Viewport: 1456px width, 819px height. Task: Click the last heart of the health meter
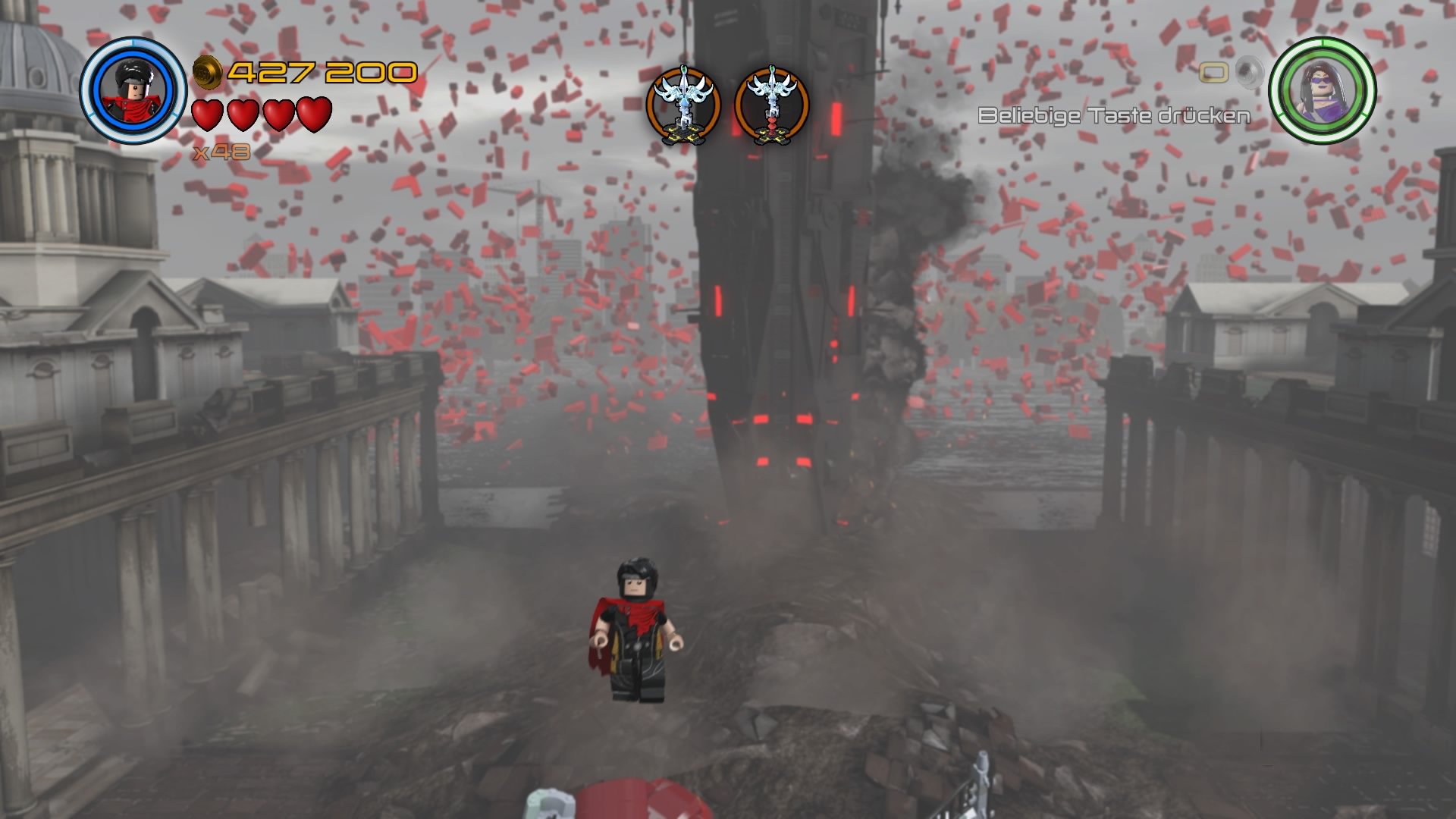click(x=316, y=115)
